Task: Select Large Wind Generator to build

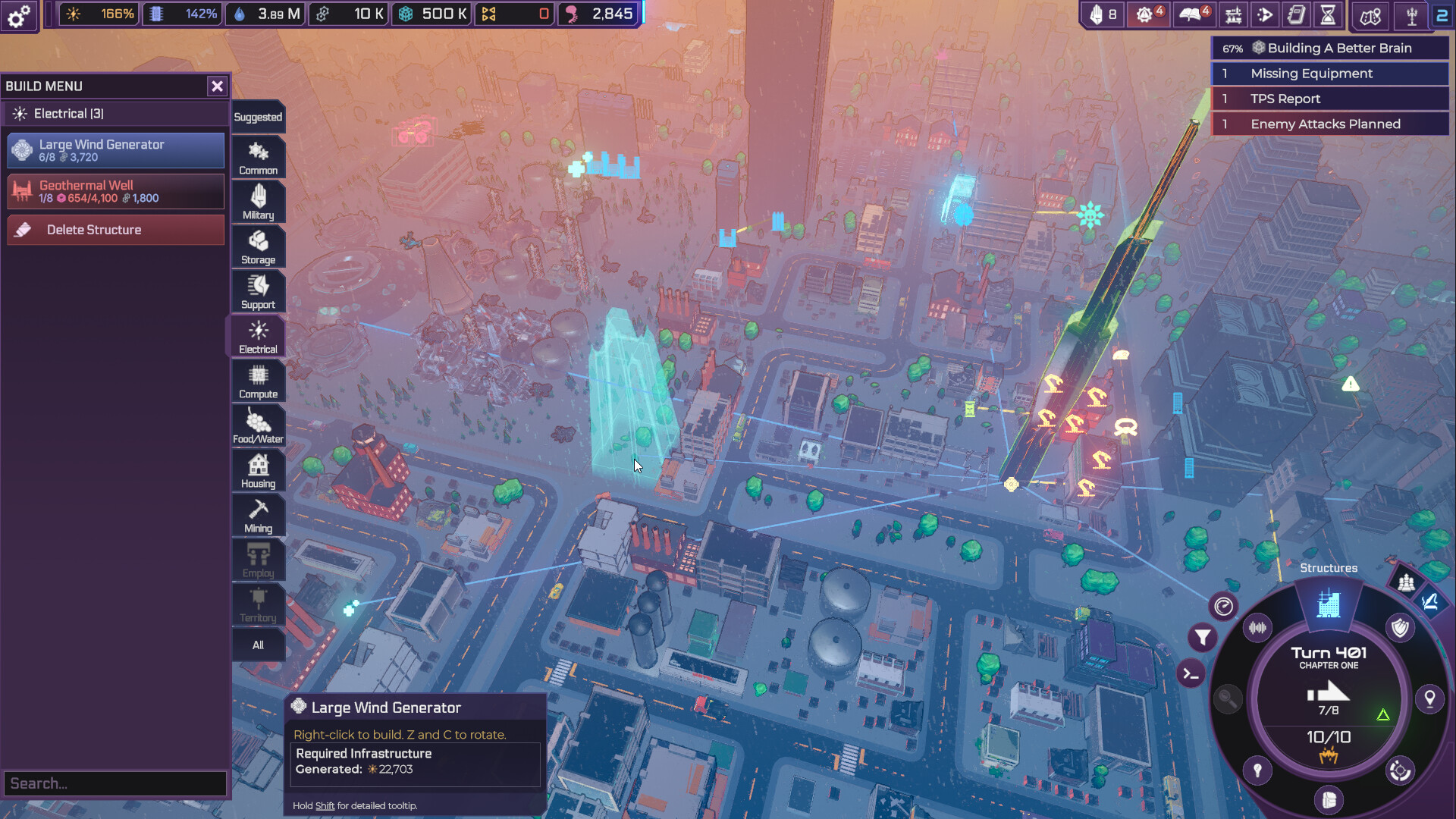Action: point(116,150)
